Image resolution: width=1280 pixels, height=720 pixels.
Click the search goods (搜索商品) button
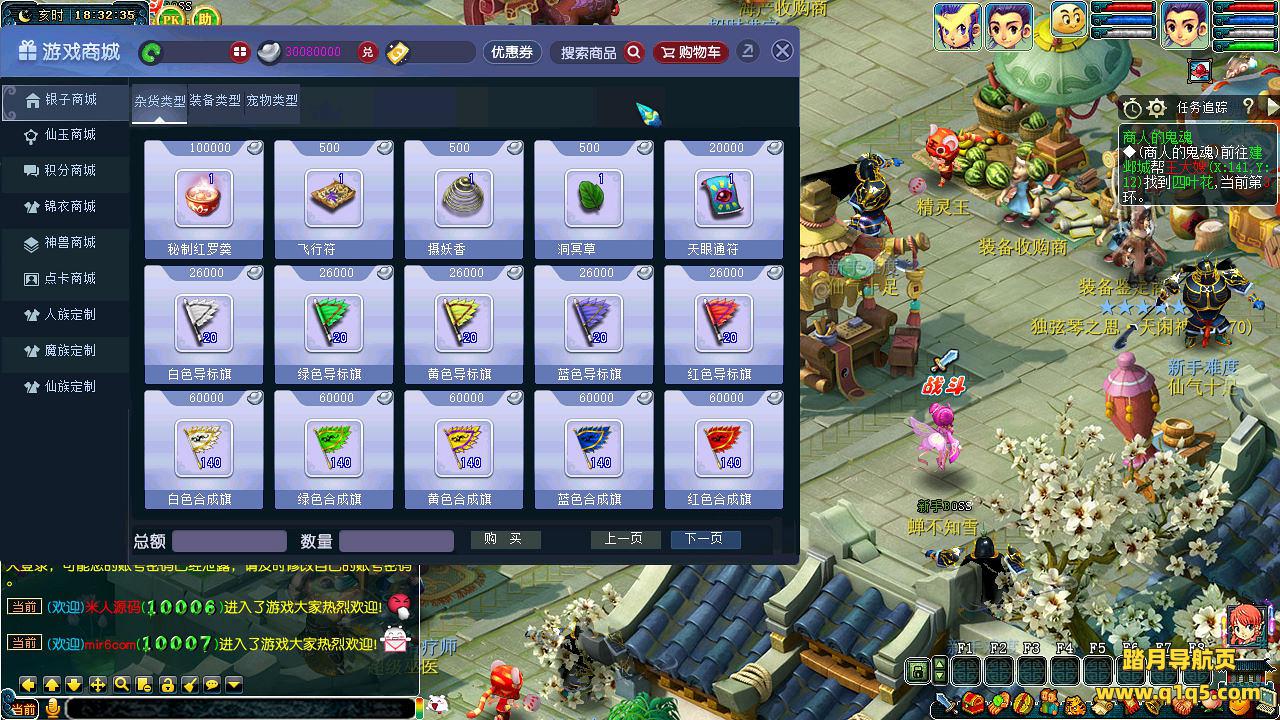(x=600, y=52)
